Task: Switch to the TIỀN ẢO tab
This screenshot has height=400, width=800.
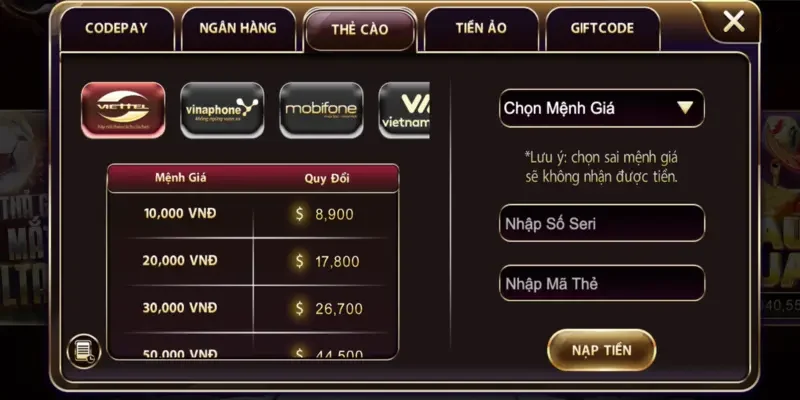Action: pyautogui.click(x=481, y=29)
